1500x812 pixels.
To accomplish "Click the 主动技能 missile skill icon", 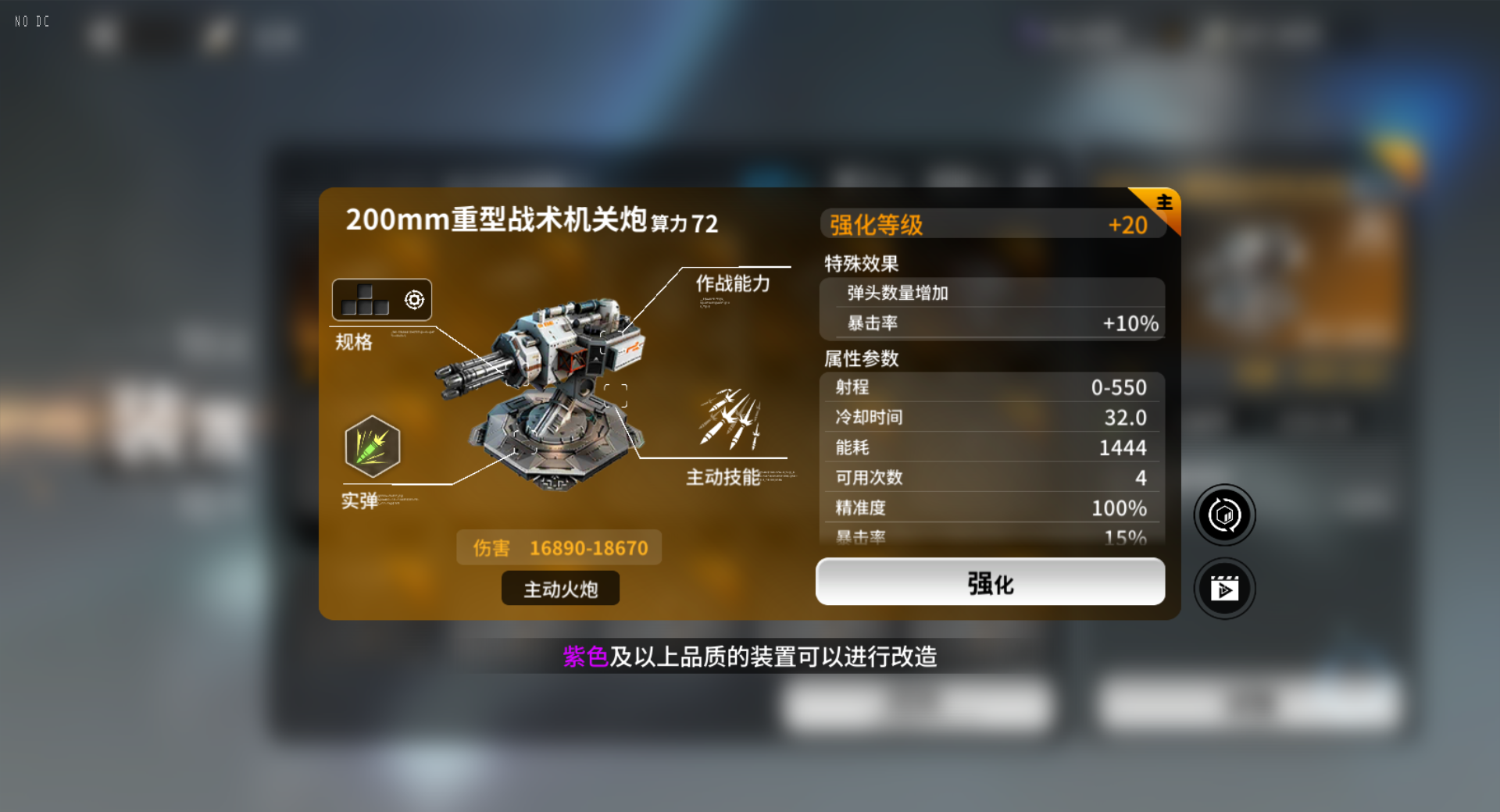I will point(730,420).
